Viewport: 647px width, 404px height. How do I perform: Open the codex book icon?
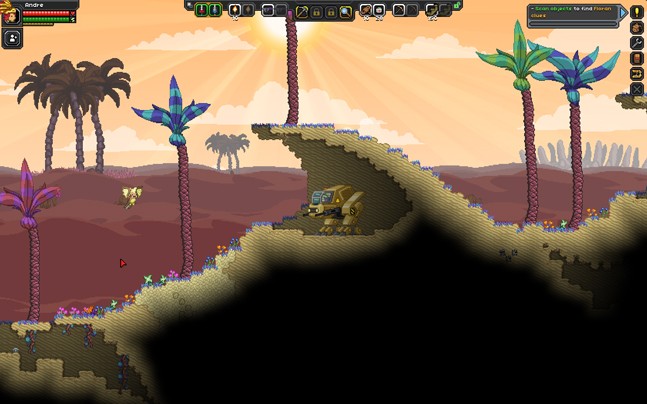point(637,59)
